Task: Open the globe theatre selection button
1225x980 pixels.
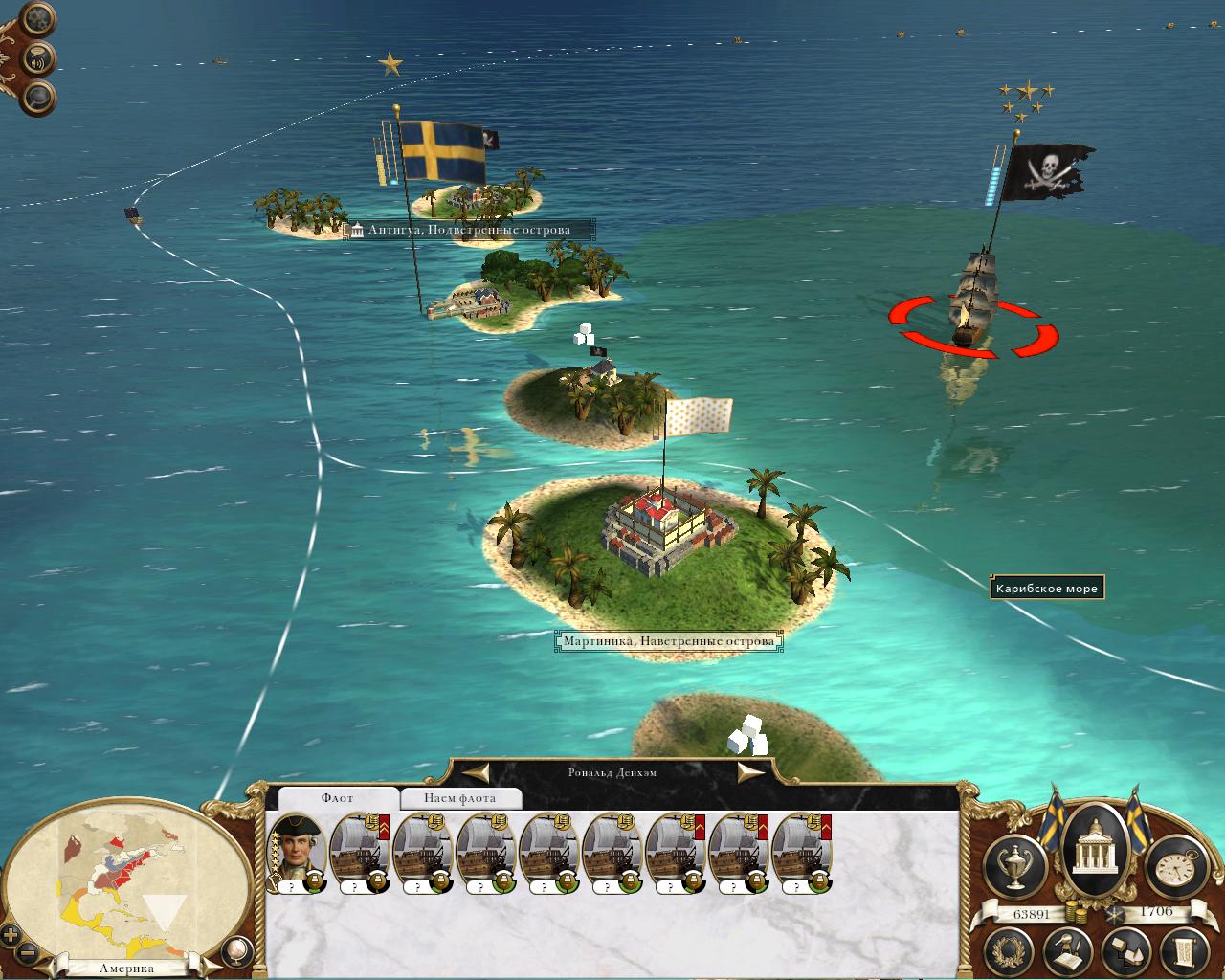Action: point(235,949)
